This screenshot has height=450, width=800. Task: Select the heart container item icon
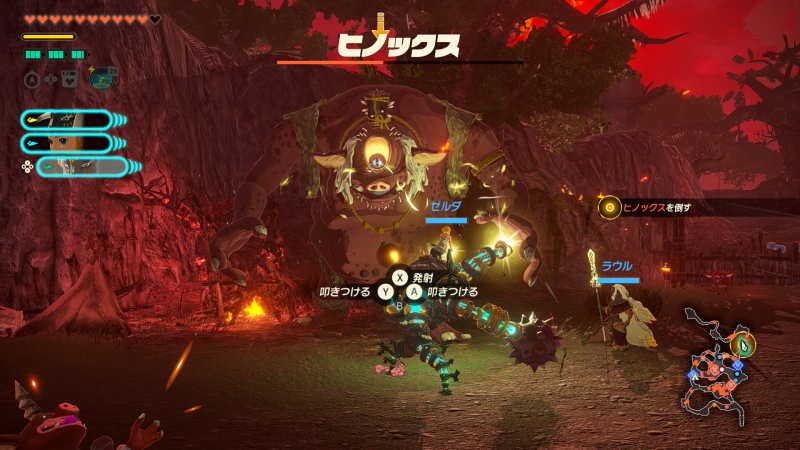69,78
